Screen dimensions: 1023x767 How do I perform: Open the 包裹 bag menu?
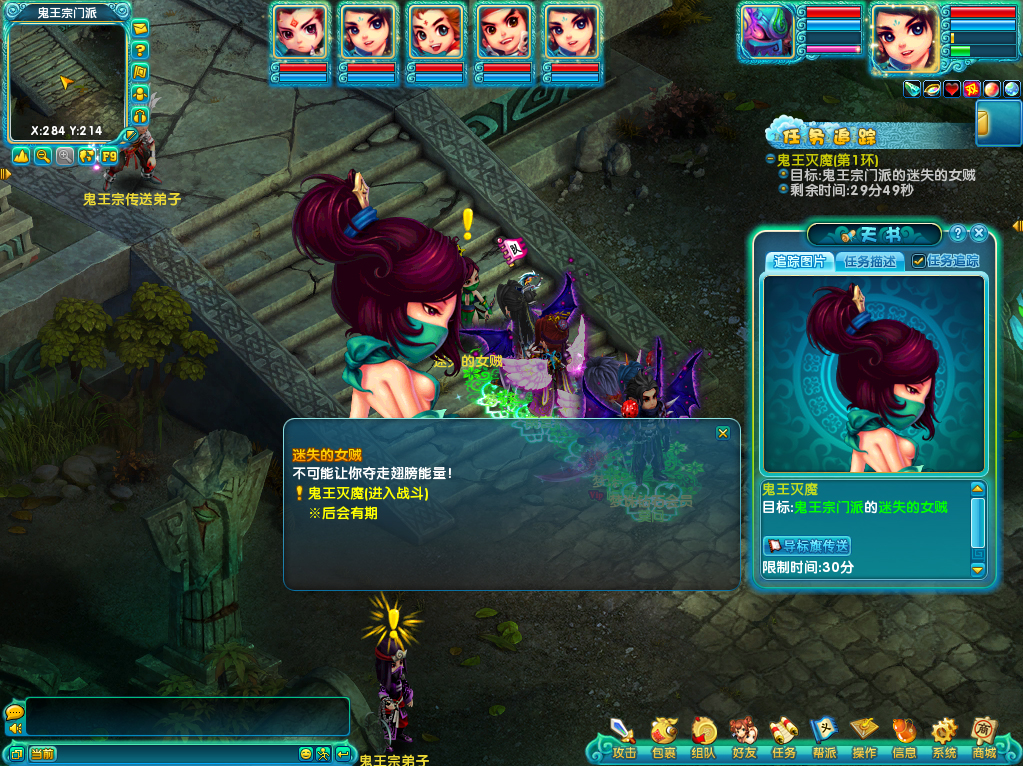coord(663,738)
